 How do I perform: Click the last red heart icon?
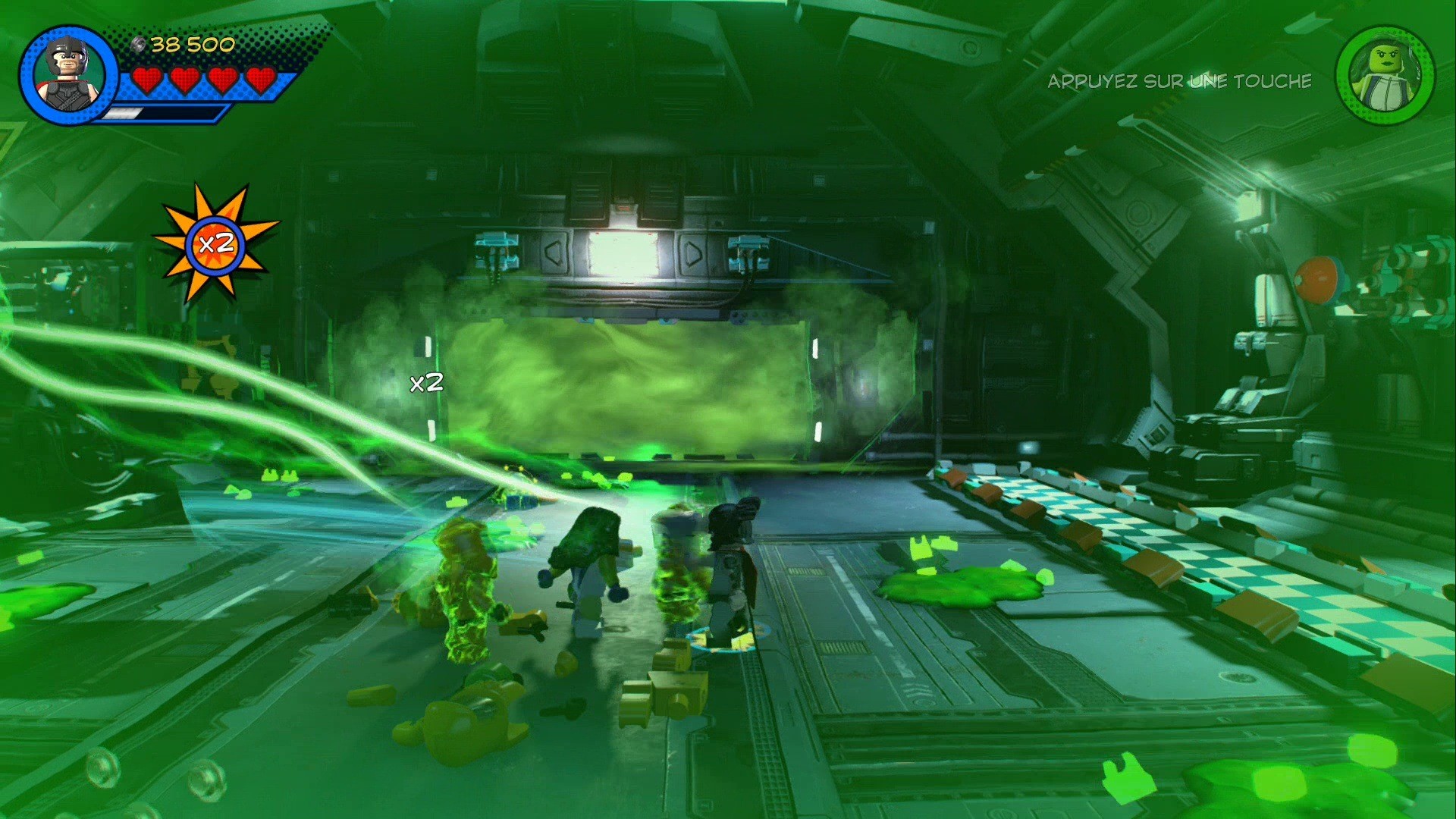(259, 78)
